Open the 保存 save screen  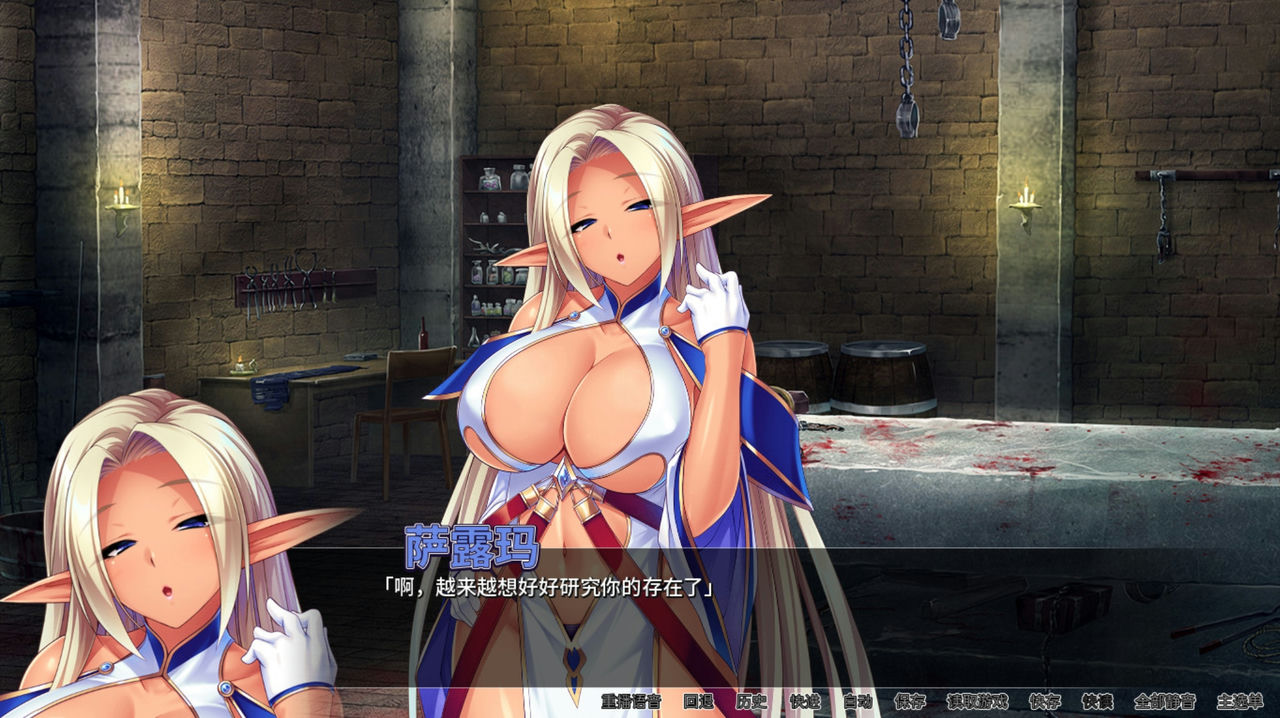pyautogui.click(x=910, y=702)
